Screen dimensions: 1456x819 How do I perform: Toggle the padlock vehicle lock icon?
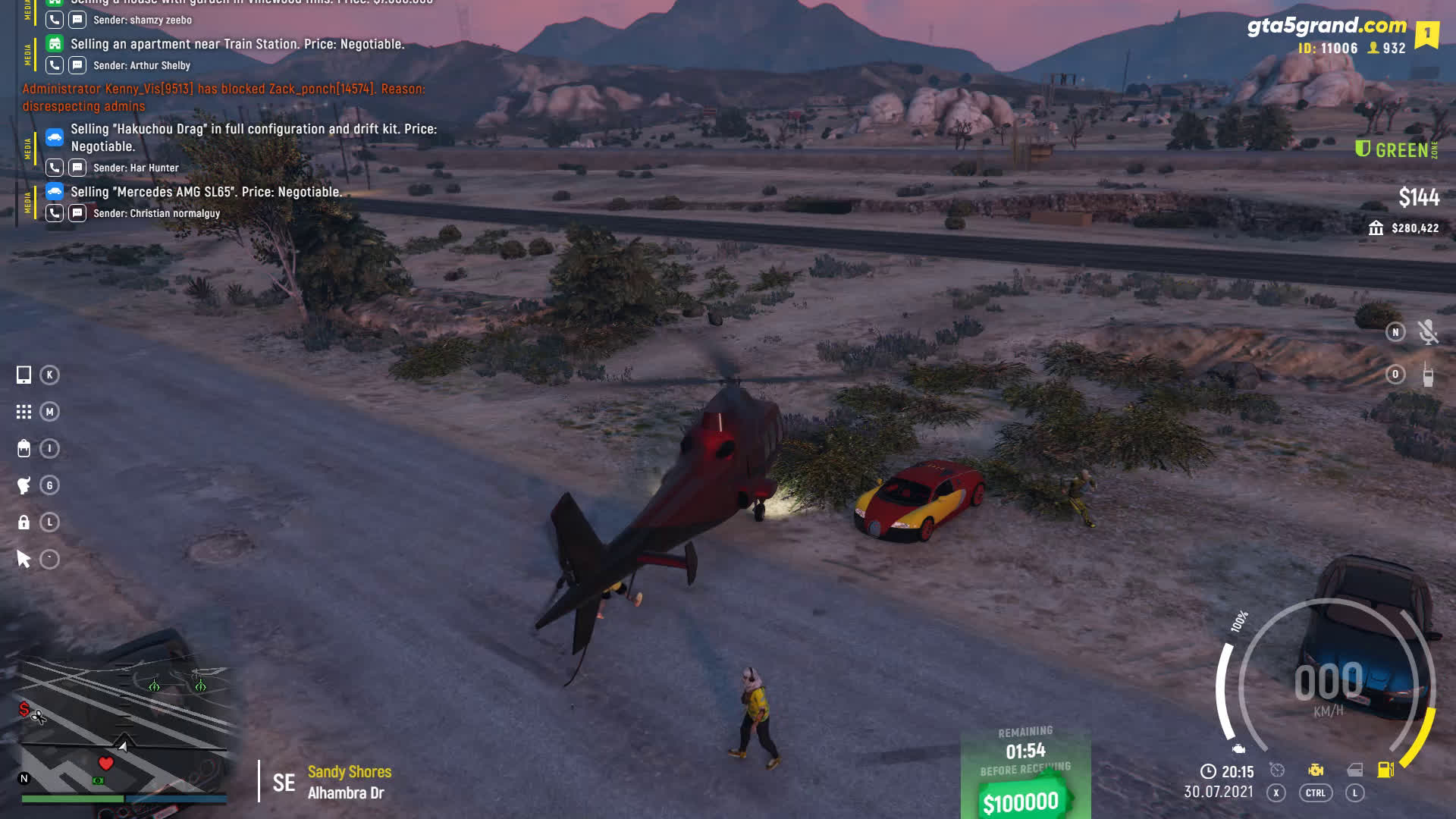click(24, 522)
